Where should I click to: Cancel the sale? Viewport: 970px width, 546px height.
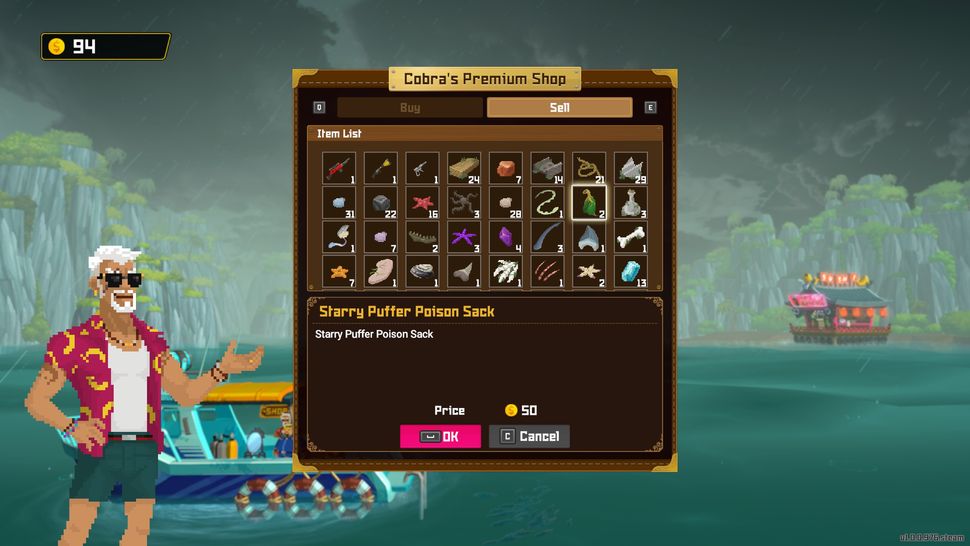(x=529, y=436)
